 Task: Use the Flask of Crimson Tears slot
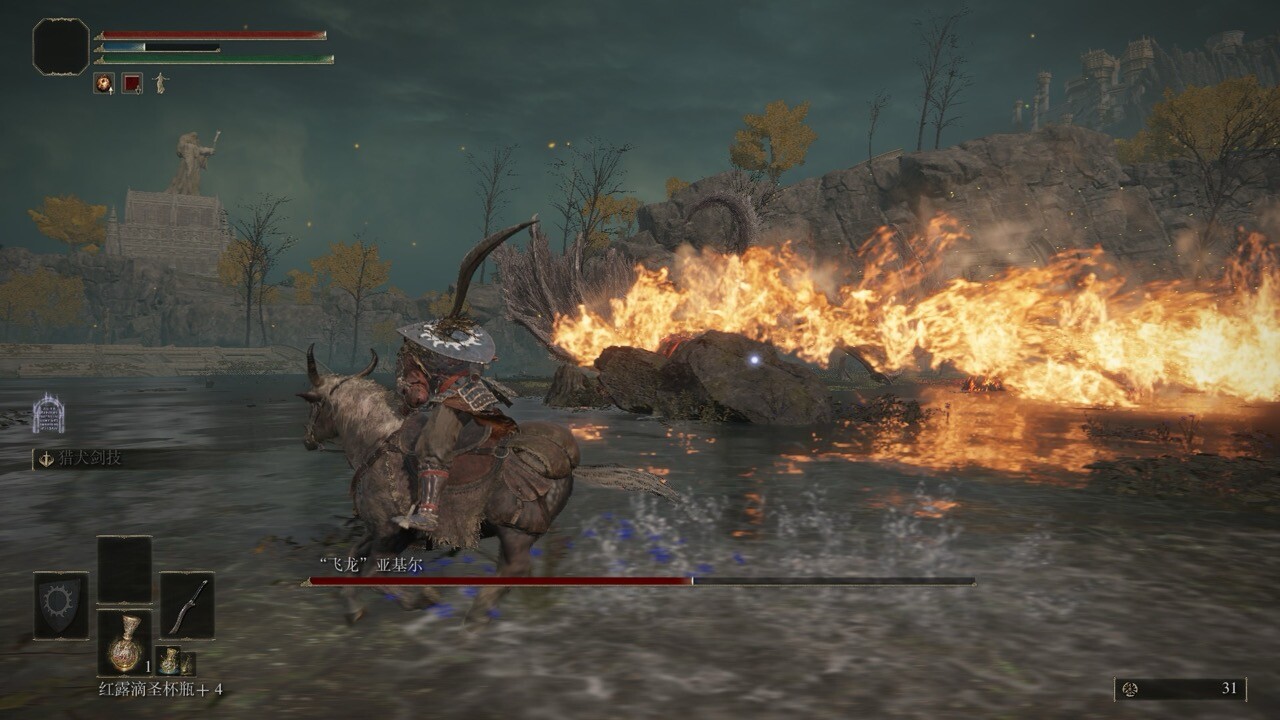tap(124, 642)
